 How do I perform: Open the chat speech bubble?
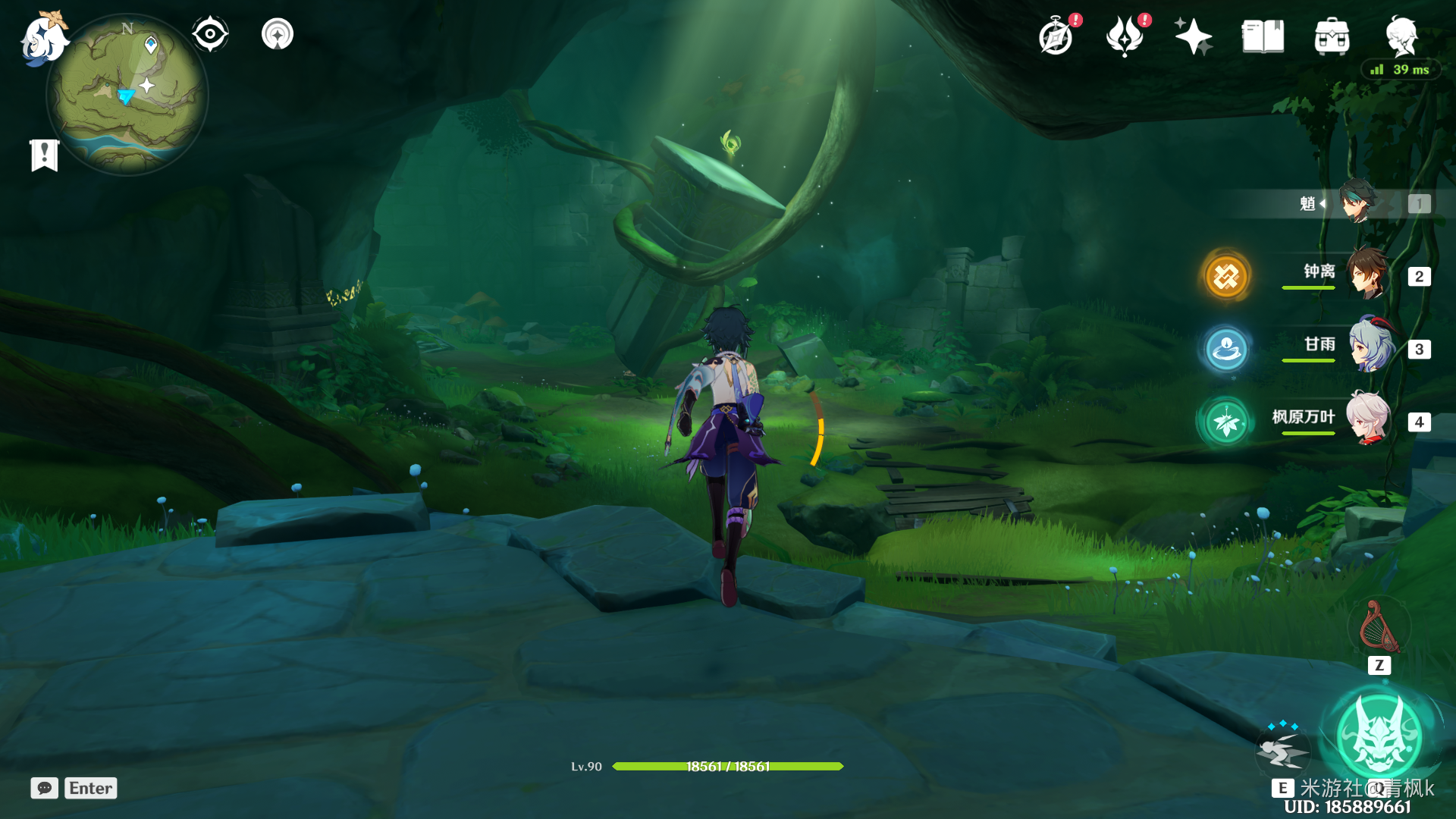(45, 788)
